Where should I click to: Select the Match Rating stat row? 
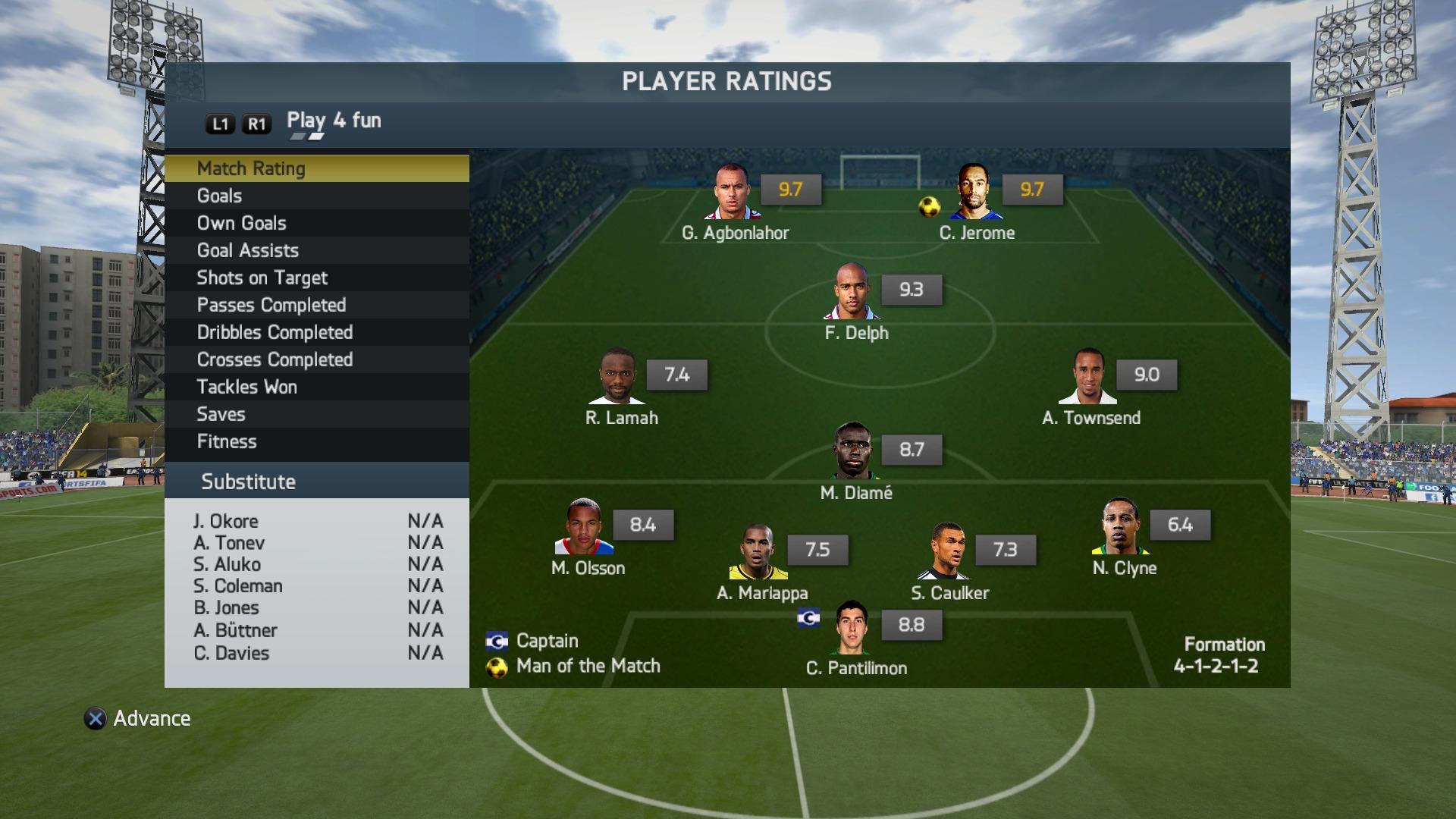click(316, 168)
